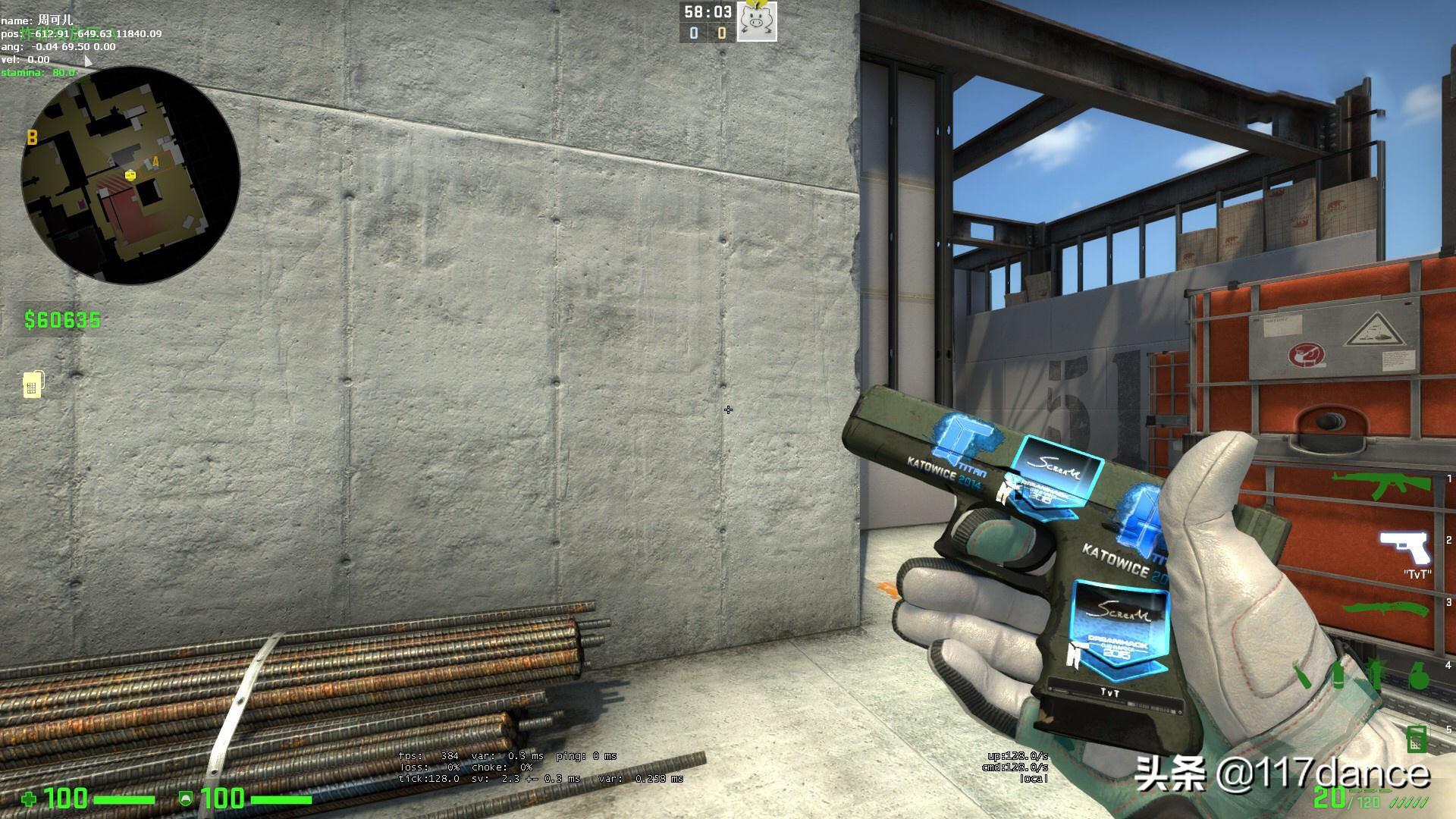Image resolution: width=1456 pixels, height=819 pixels.
Task: Click the defuse kit icon below the grenades
Action: point(1417,739)
